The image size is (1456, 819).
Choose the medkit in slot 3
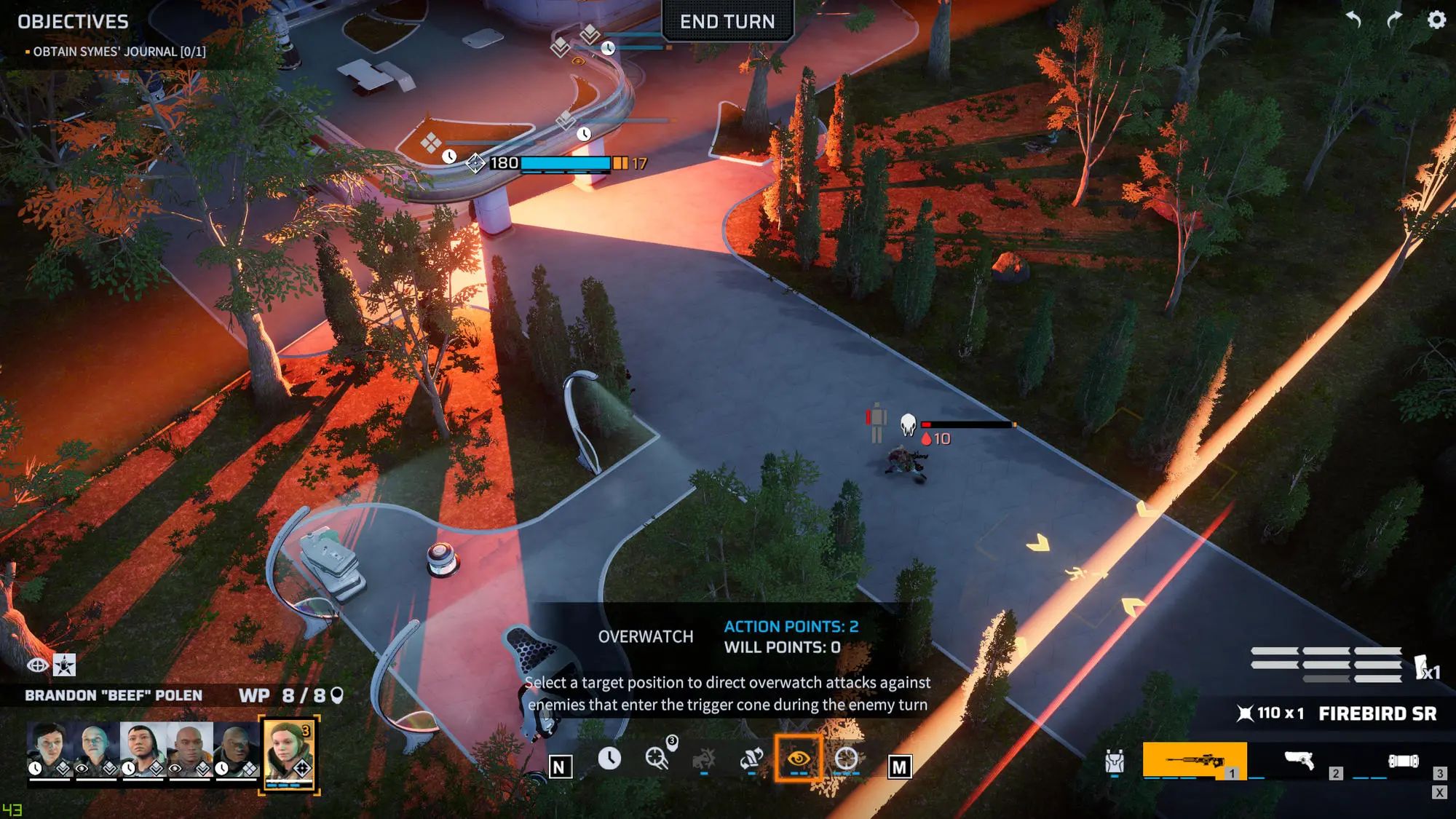click(1405, 761)
